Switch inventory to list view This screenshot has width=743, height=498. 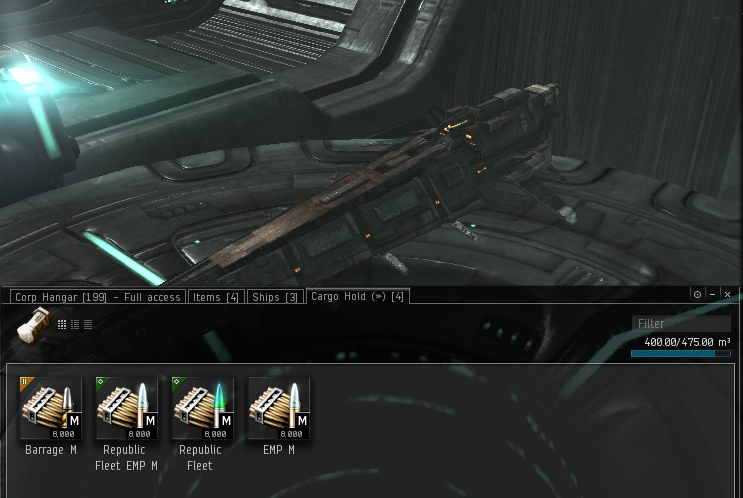[88, 325]
